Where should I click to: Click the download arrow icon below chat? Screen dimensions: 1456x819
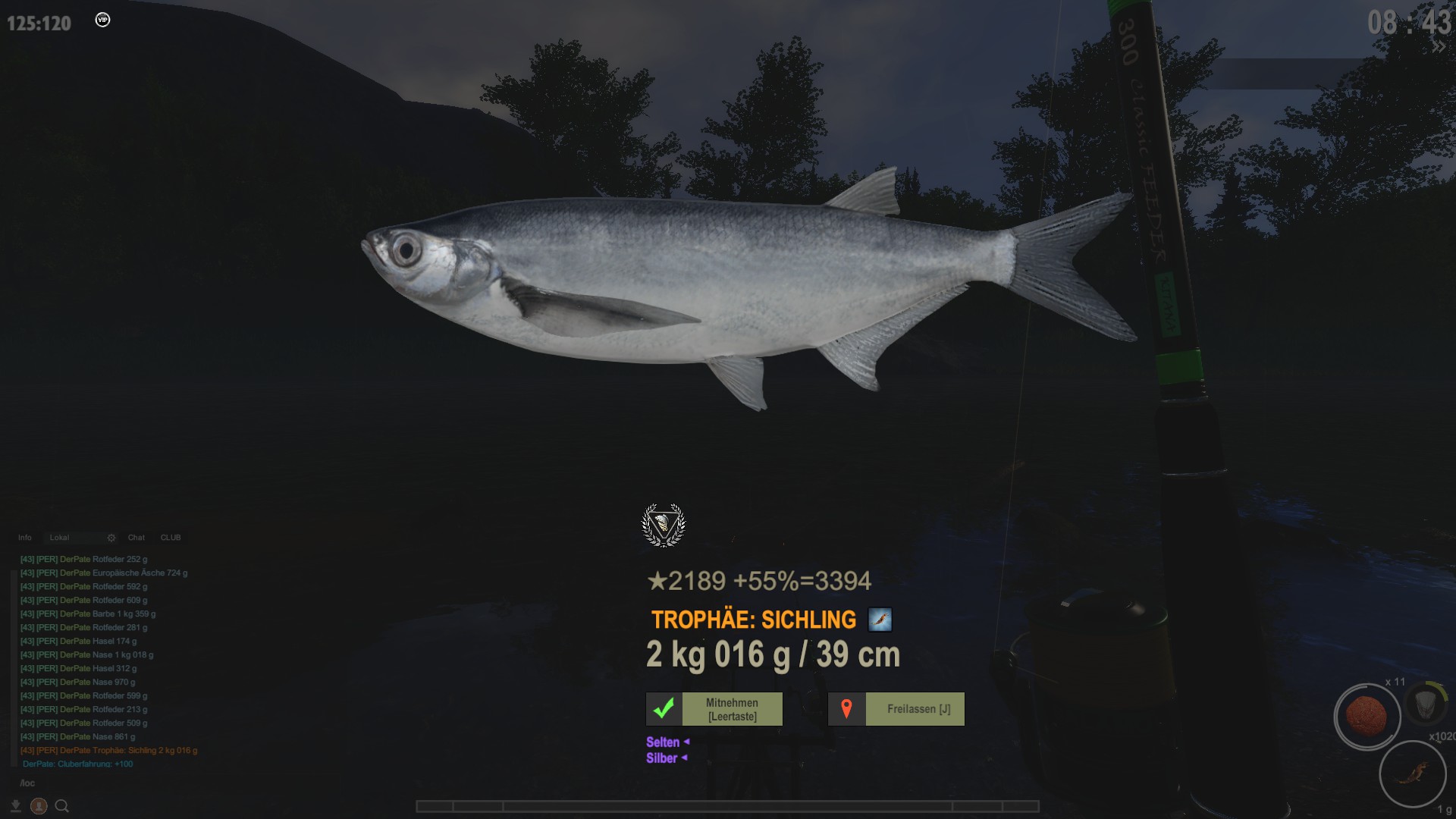16,806
